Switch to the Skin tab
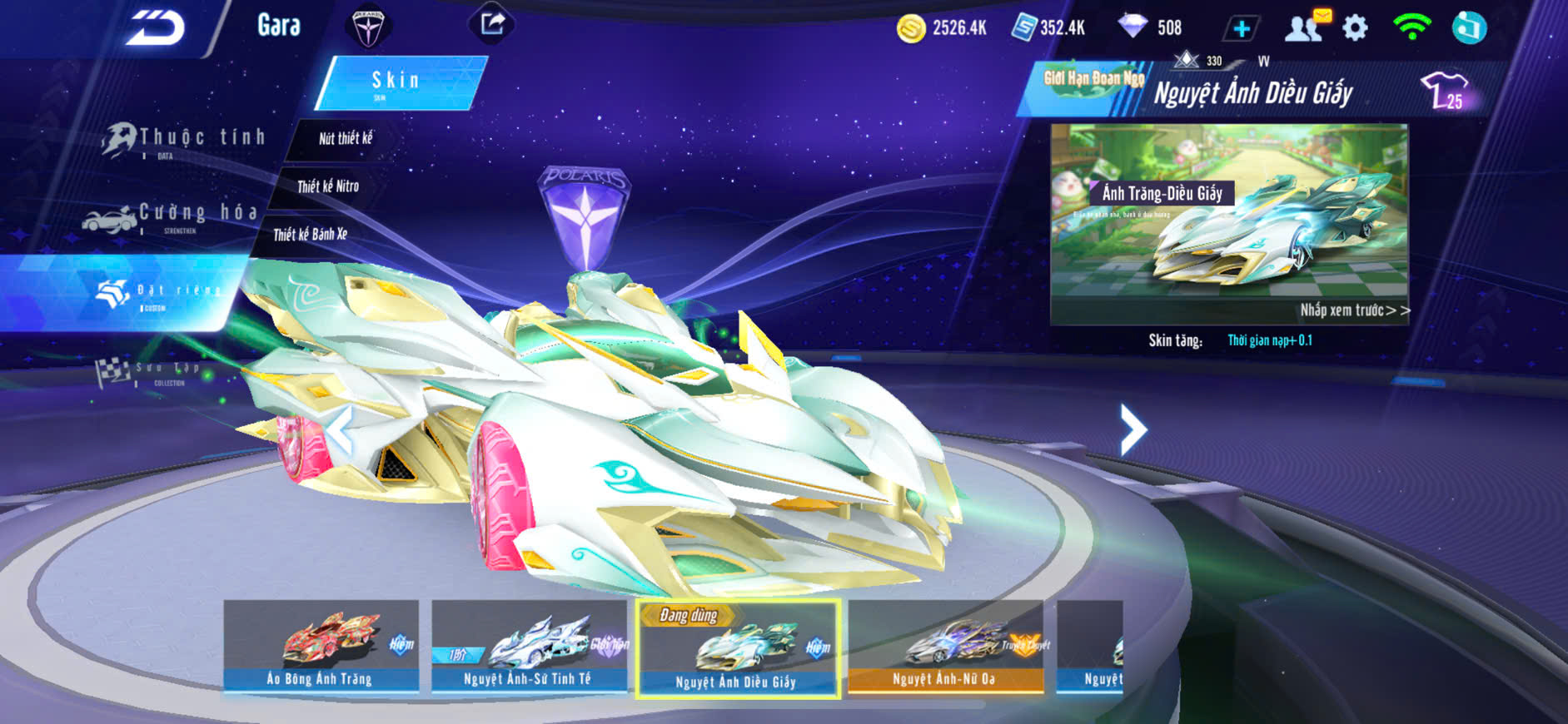 (x=397, y=82)
